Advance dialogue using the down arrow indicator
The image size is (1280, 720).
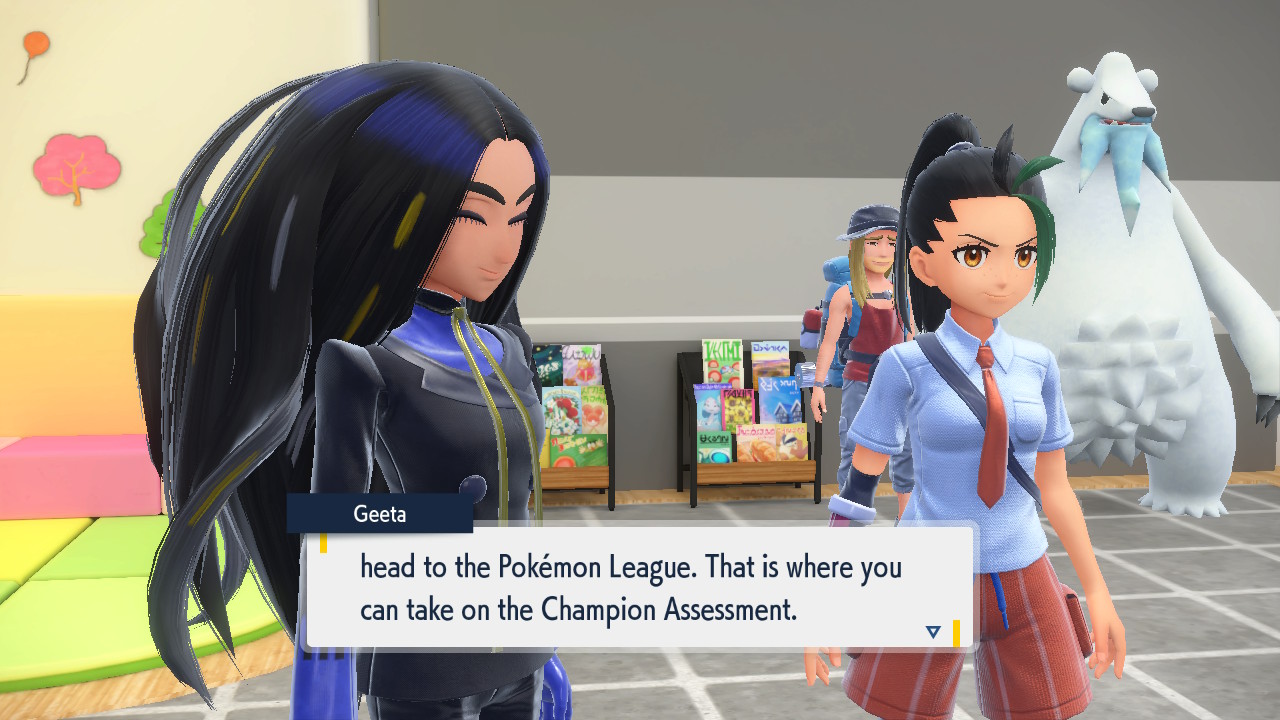click(933, 631)
